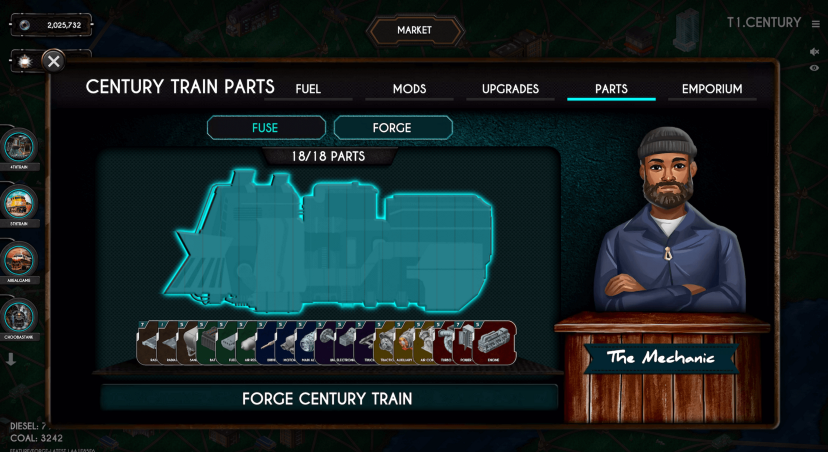
Task: Switch to the Fuel tab
Action: (x=308, y=89)
